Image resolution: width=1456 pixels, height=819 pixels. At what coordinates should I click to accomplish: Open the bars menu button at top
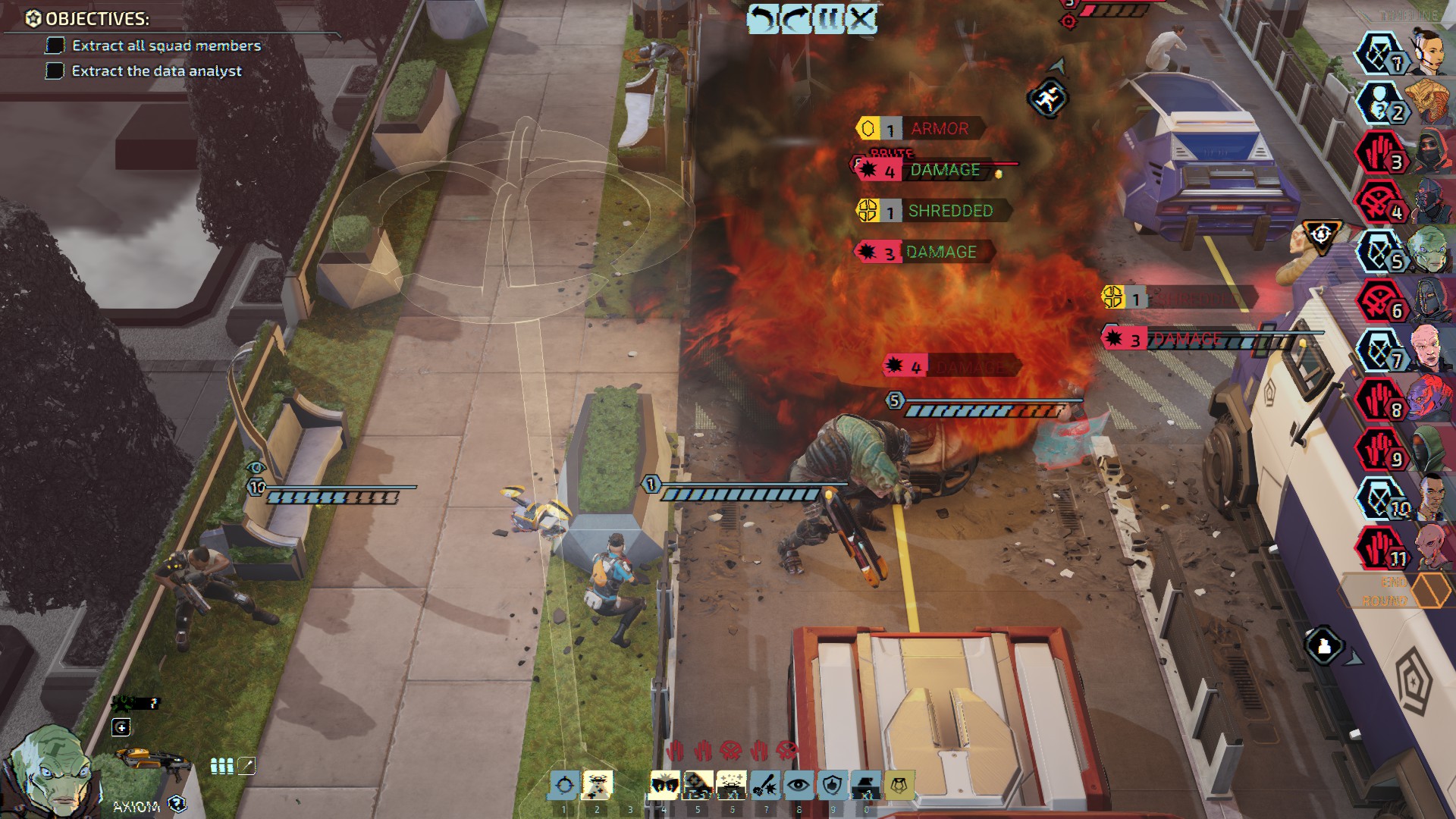828,18
